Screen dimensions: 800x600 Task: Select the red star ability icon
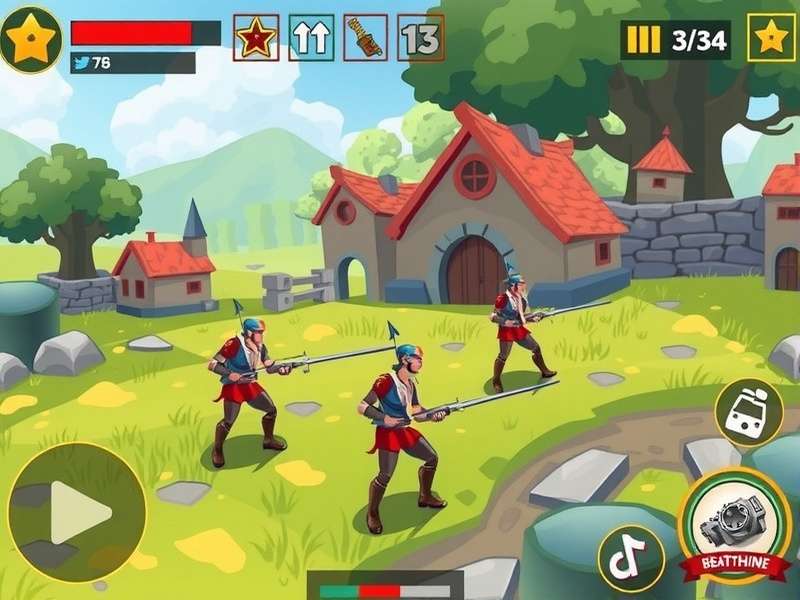[x=256, y=37]
